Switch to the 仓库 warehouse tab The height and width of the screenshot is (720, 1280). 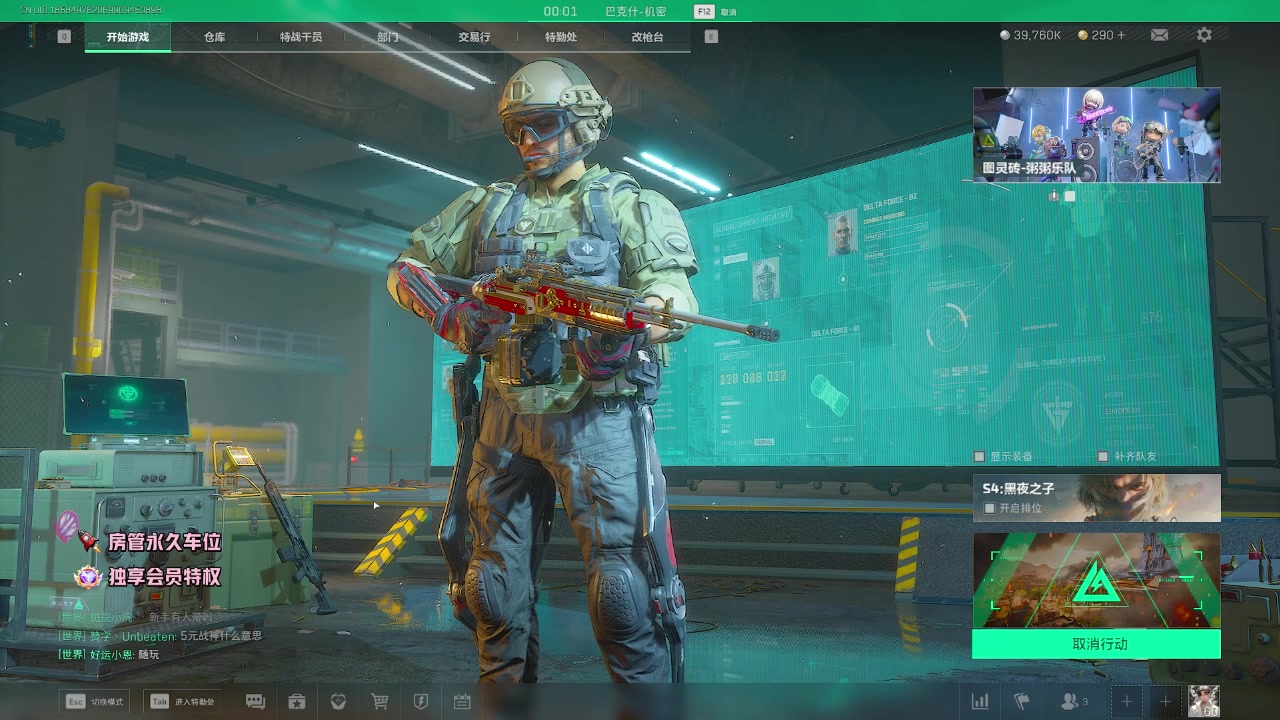(x=214, y=37)
